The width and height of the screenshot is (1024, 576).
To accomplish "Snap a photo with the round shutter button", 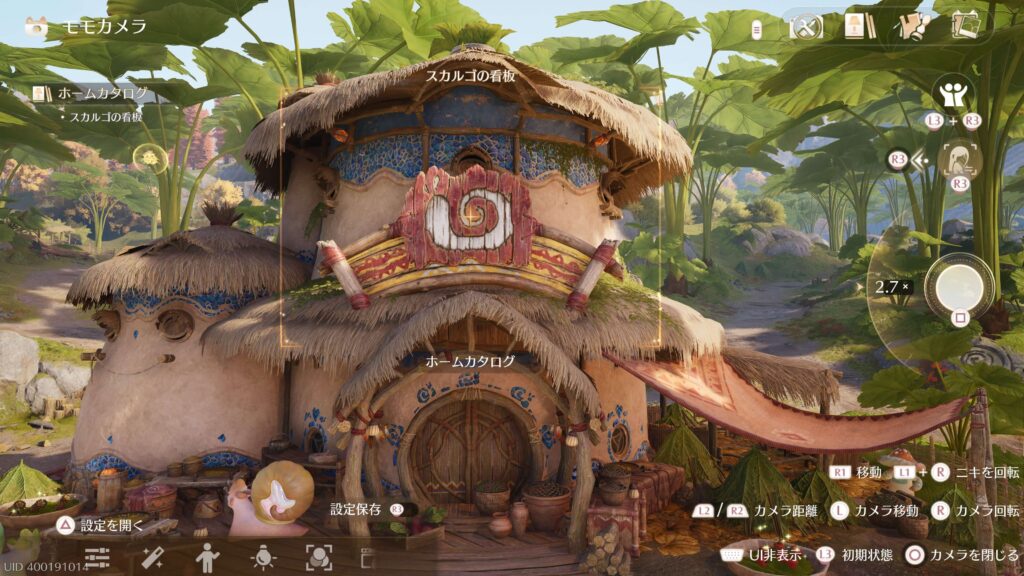I will click(958, 287).
